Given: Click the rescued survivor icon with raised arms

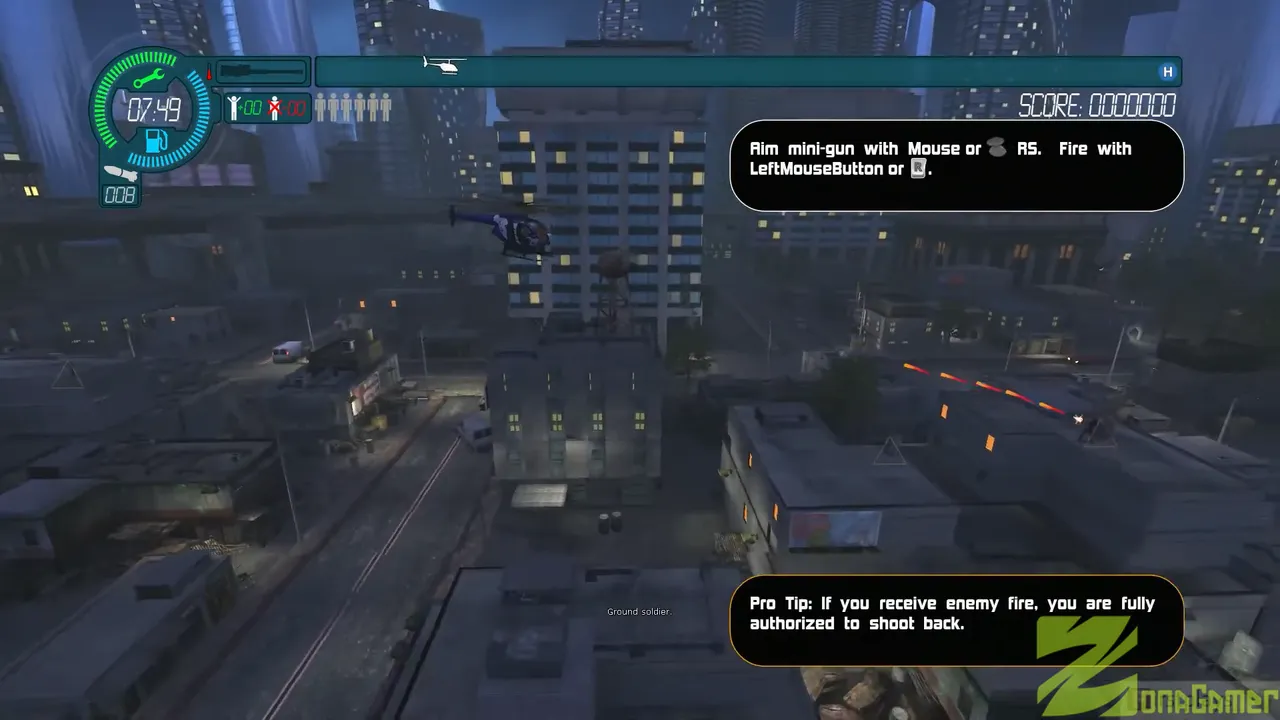Looking at the screenshot, I should point(233,108).
